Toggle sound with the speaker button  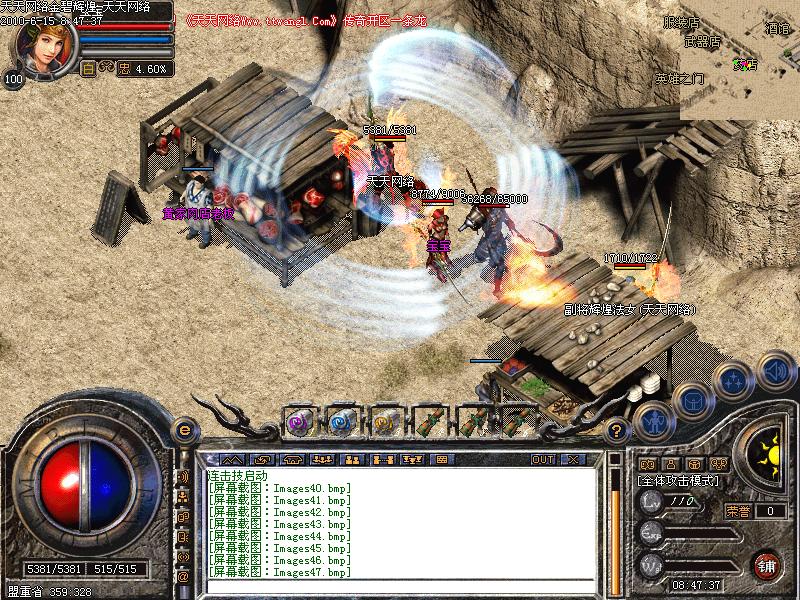tap(774, 373)
